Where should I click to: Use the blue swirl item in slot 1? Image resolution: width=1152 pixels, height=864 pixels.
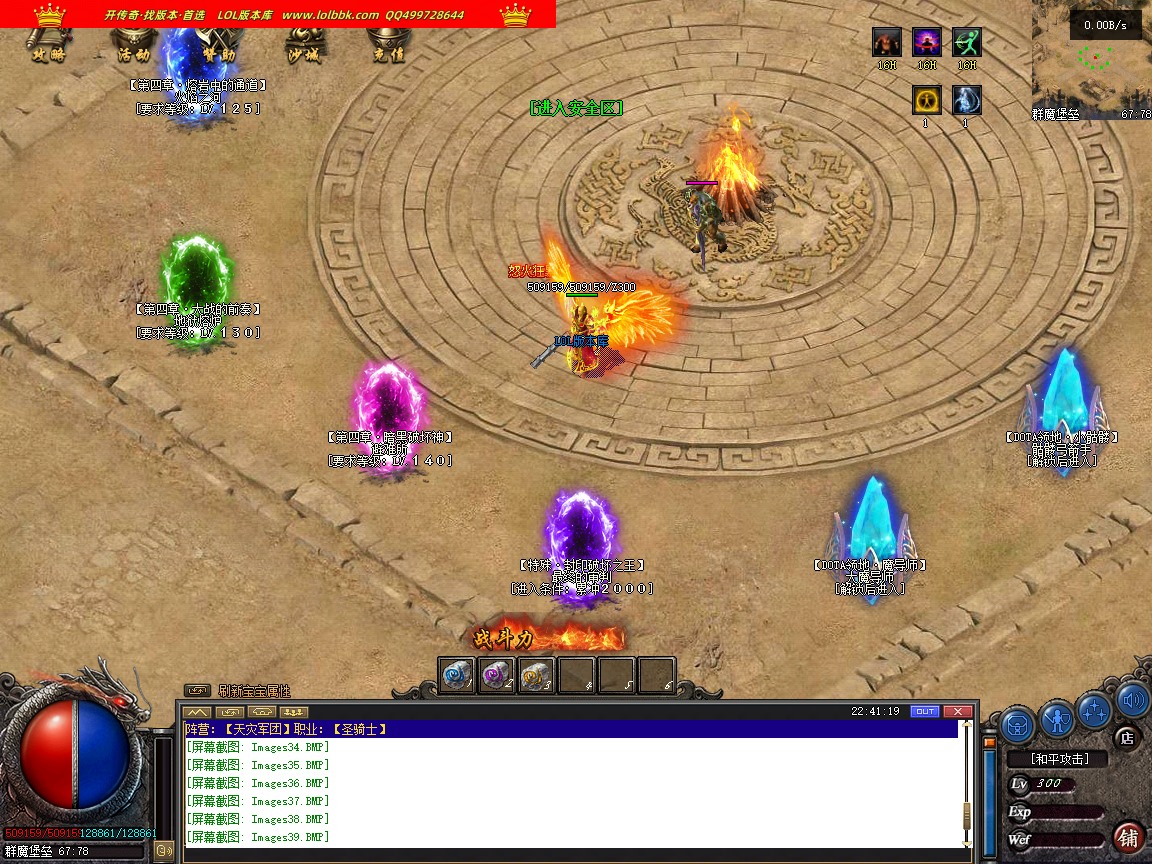click(457, 676)
